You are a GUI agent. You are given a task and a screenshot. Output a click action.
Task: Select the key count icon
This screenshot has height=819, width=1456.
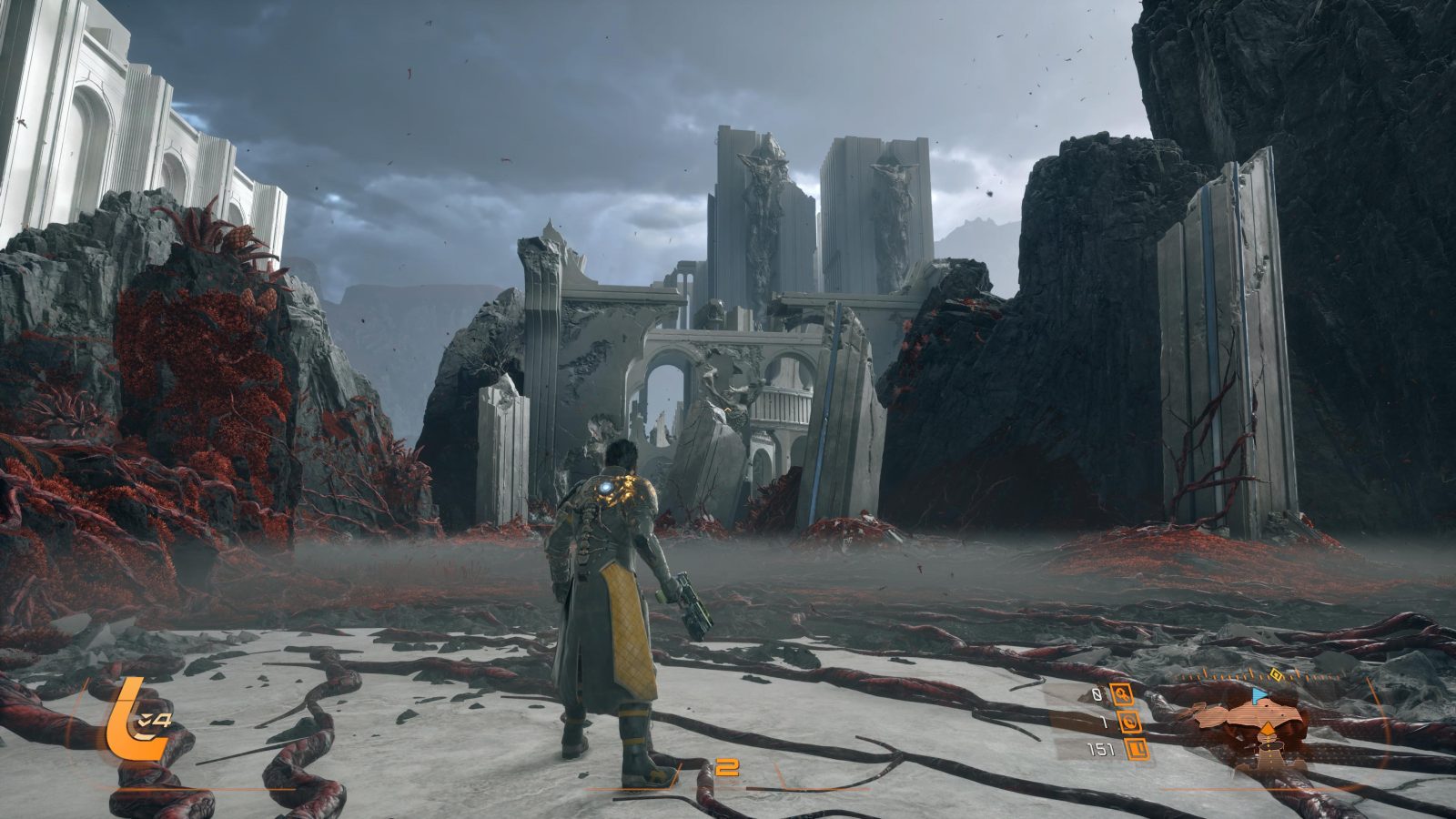click(1123, 696)
